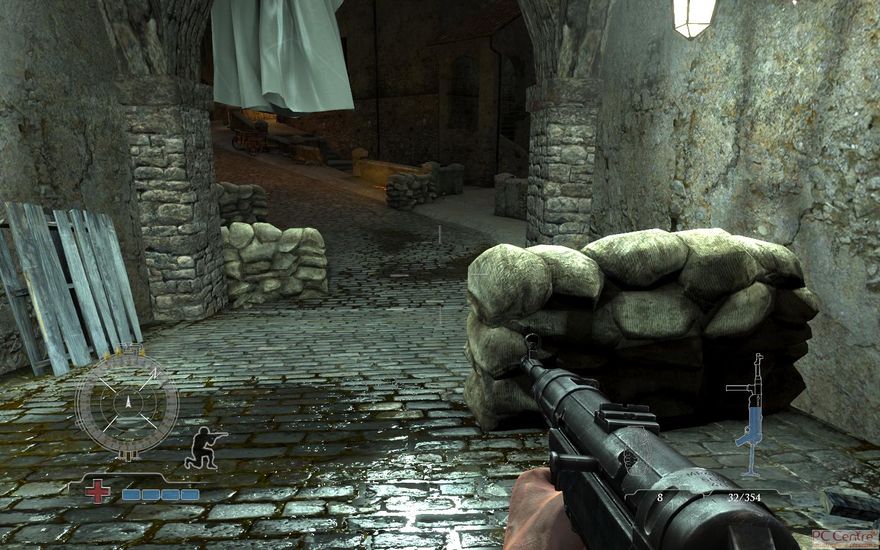Select the crouching soldier stance icon
Viewport: 880px width, 550px height.
point(204,447)
